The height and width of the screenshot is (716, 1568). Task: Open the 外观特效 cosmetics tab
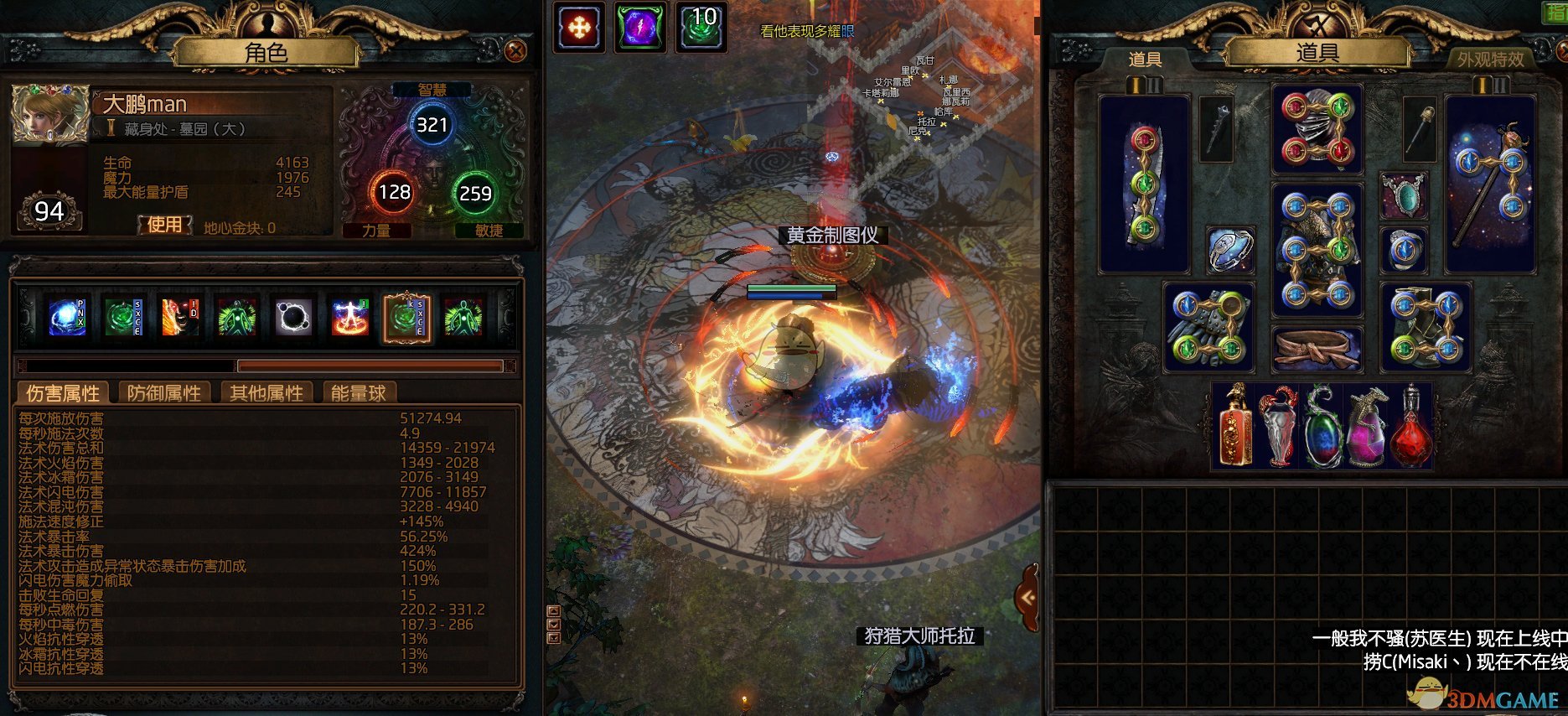pos(1490,60)
